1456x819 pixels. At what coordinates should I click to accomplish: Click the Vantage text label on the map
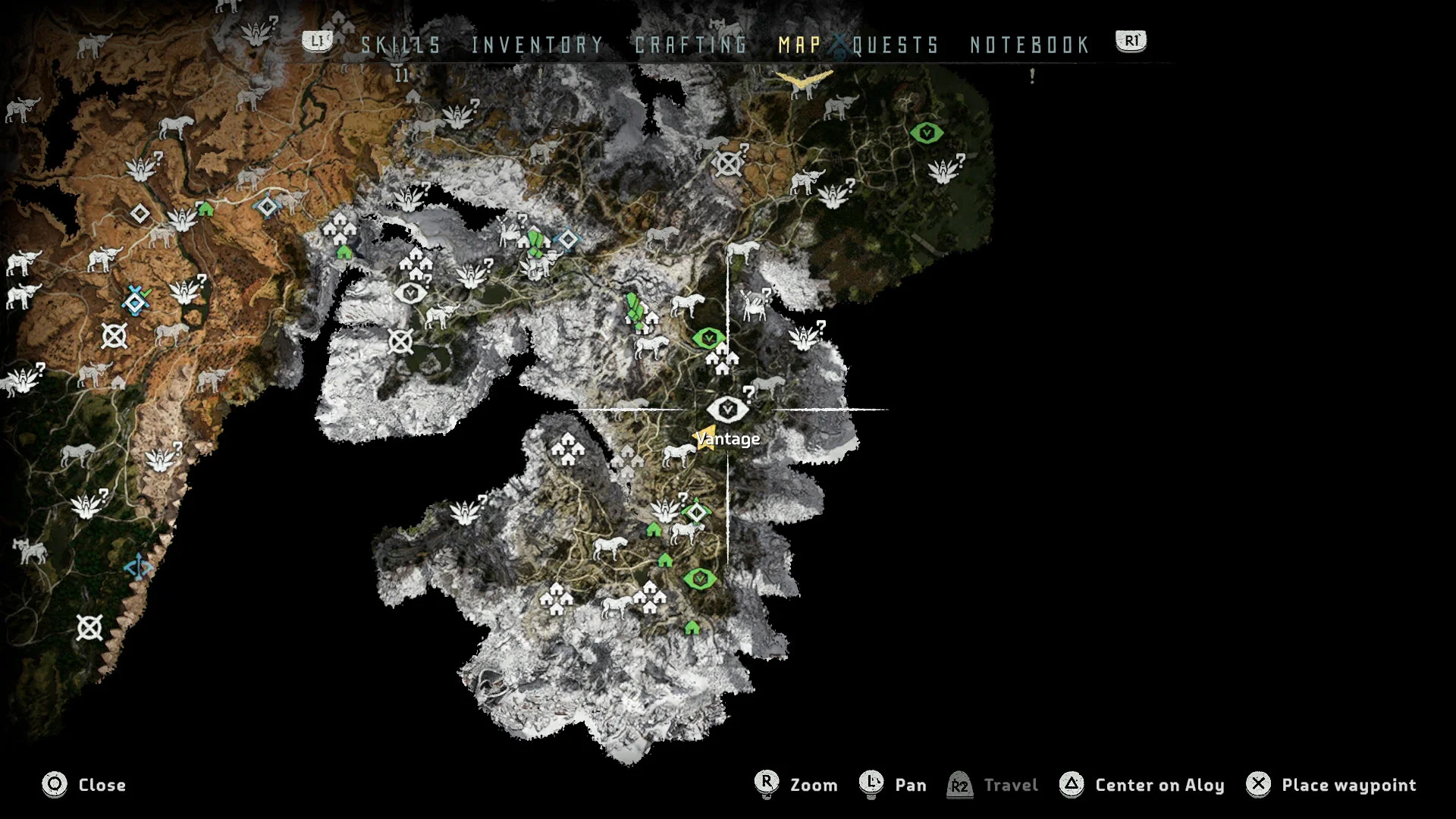tap(727, 438)
